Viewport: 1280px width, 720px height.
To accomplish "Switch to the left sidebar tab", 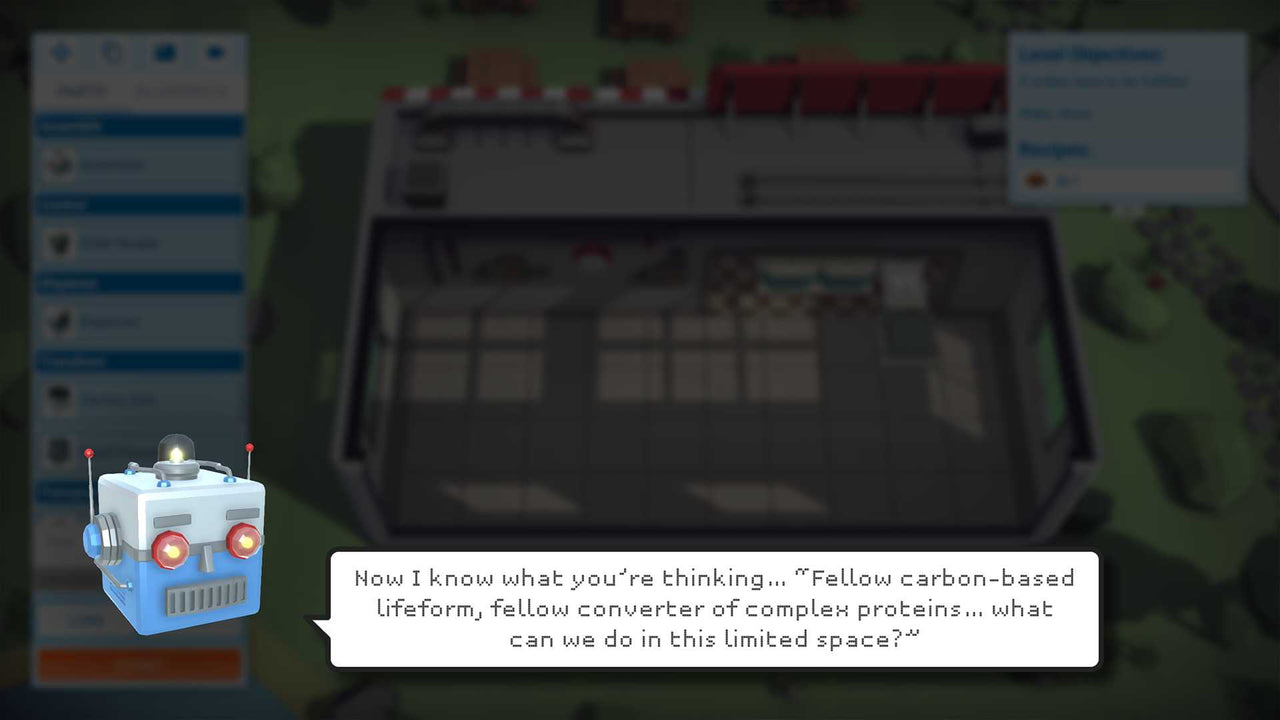I will pyautogui.click(x=80, y=90).
